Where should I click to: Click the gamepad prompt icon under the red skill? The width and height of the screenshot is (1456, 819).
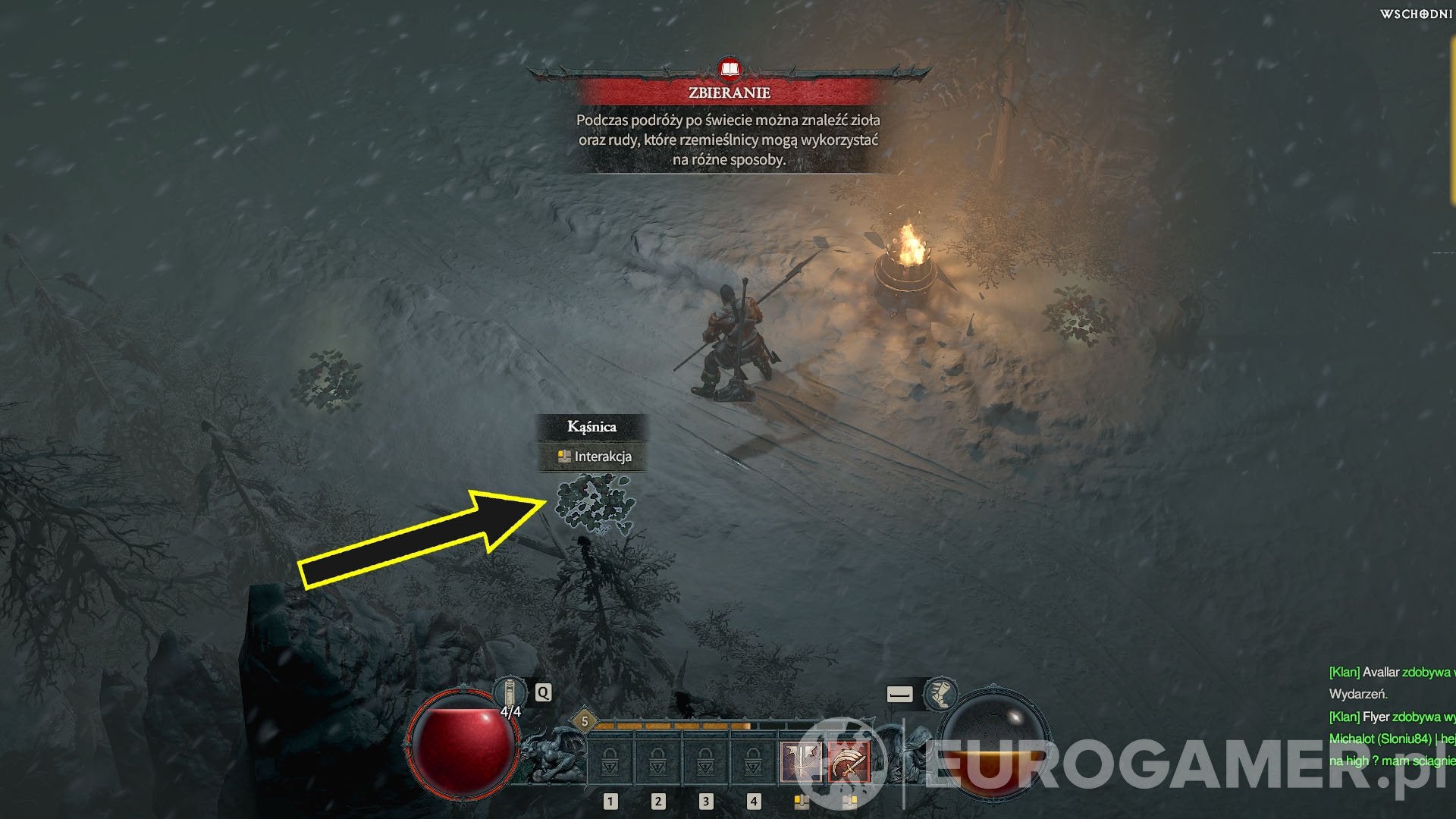coord(849,802)
